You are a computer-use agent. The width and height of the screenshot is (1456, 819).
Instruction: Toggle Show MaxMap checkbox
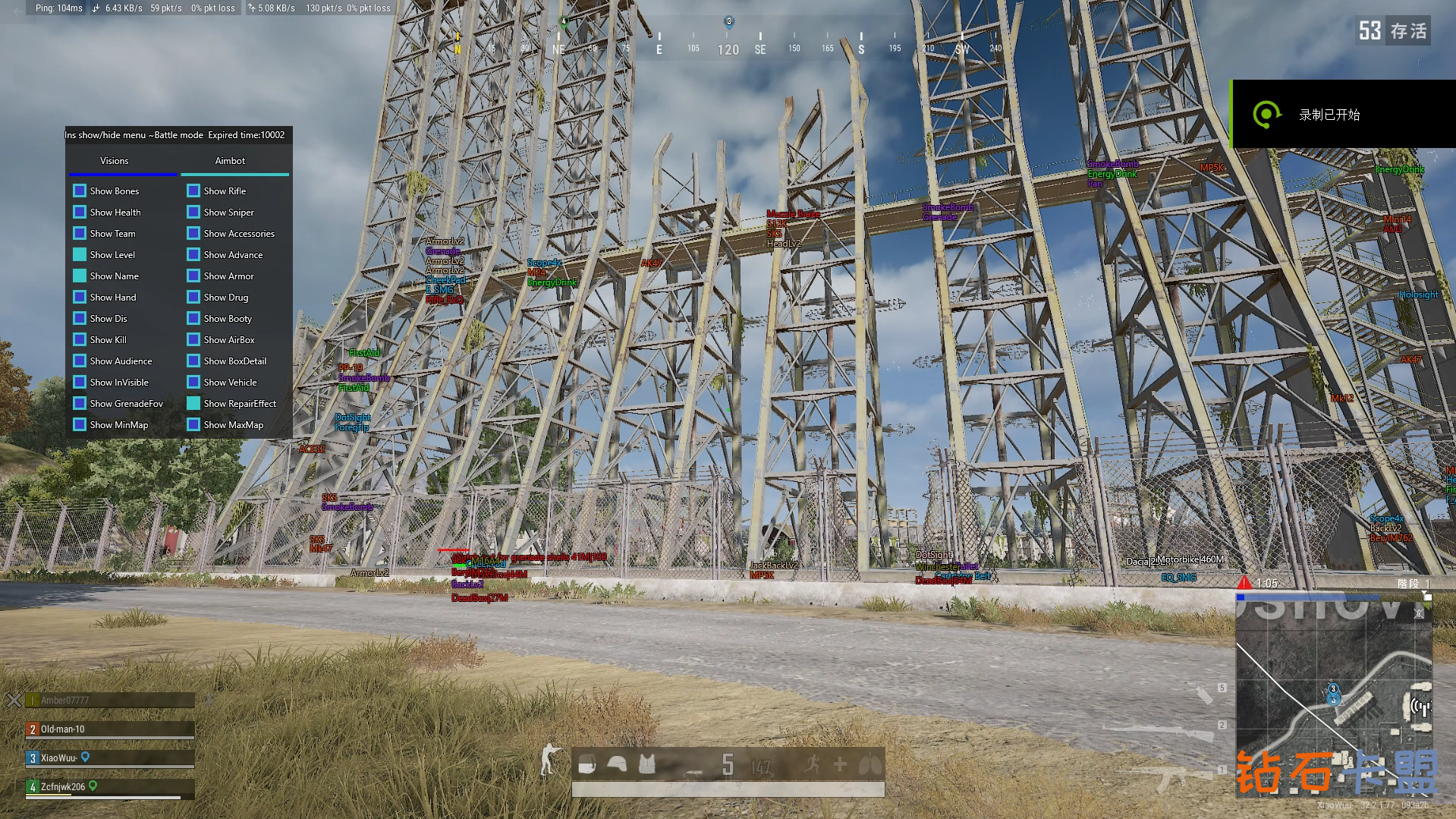[193, 424]
